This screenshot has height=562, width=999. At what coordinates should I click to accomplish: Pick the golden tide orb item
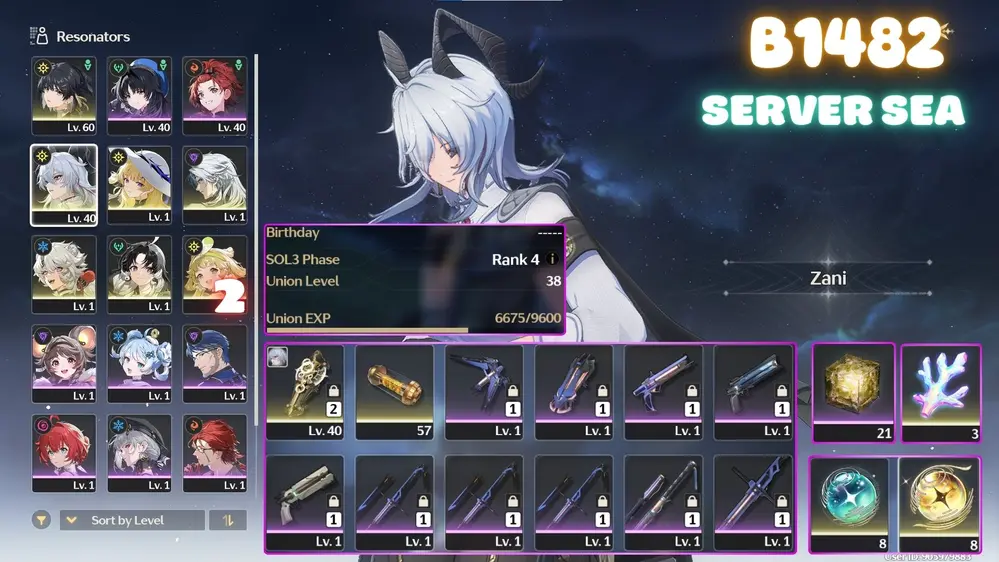[x=940, y=504]
